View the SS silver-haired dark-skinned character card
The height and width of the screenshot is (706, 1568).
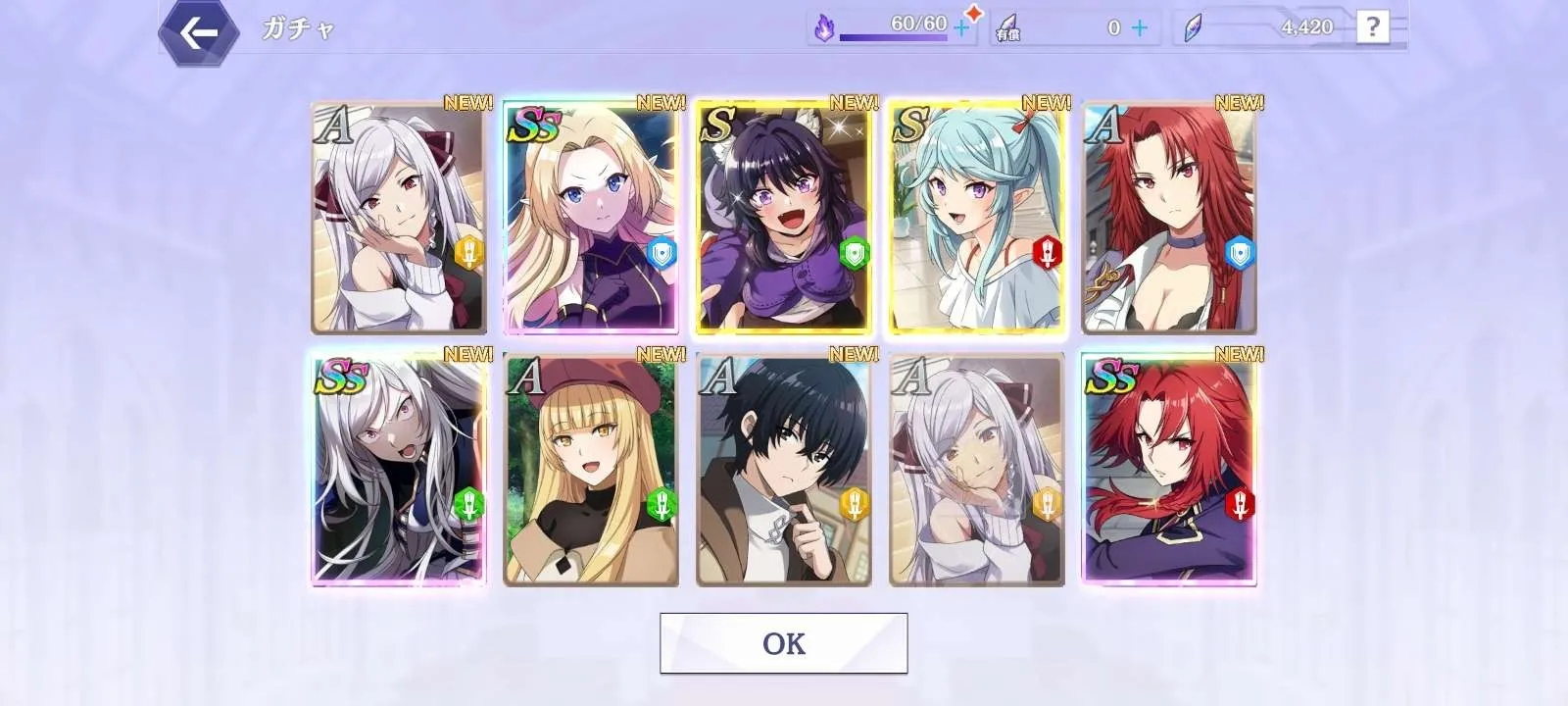pos(399,471)
